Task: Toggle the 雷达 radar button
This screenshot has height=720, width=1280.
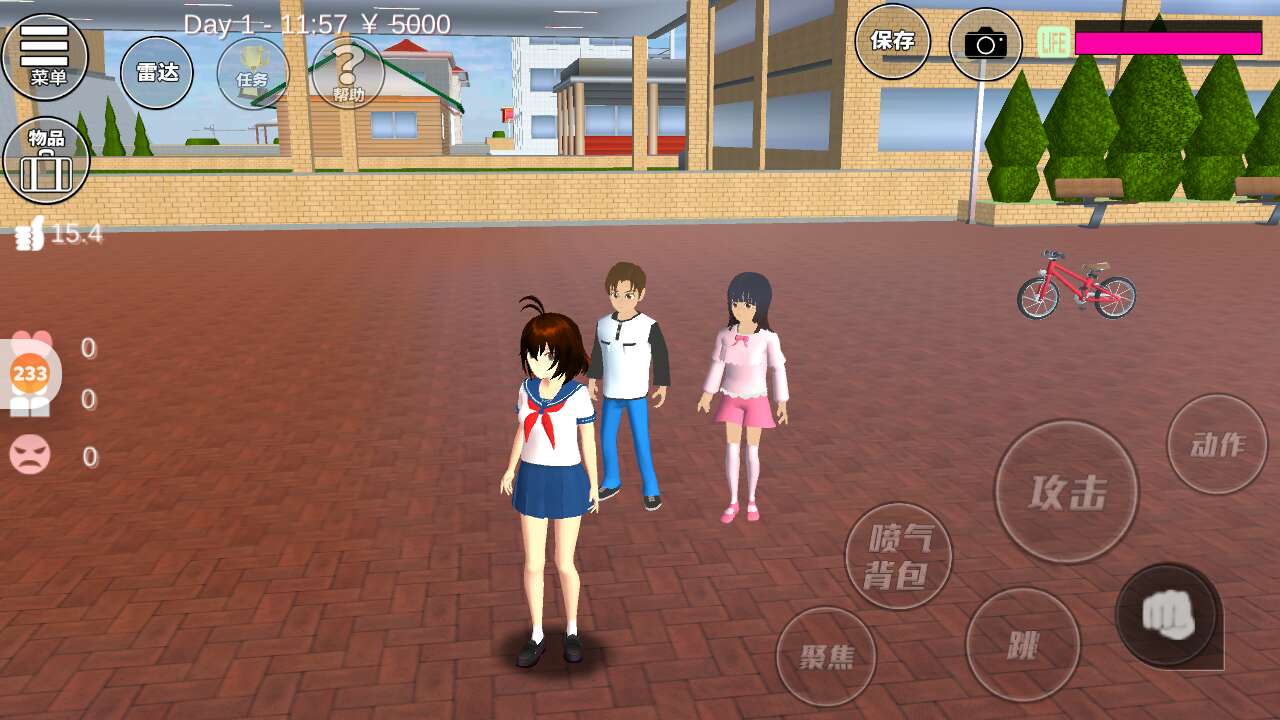Action: (x=157, y=72)
